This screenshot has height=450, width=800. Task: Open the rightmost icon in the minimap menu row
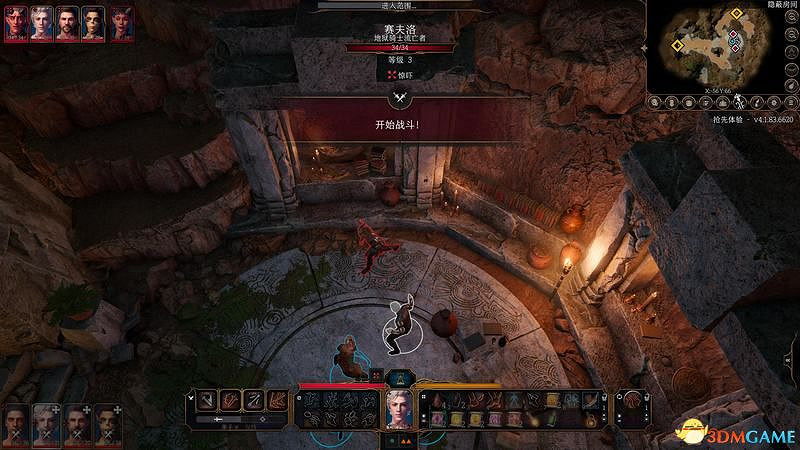point(789,101)
